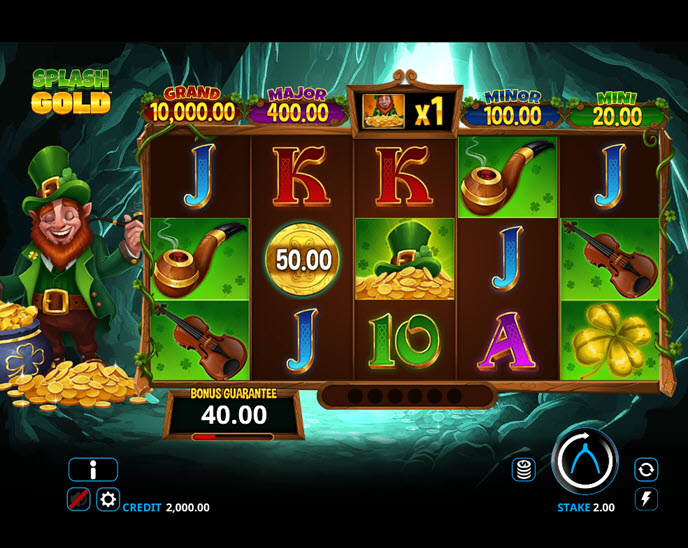Open settings with the gear icon
Image resolution: width=688 pixels, height=548 pixels.
tap(107, 499)
